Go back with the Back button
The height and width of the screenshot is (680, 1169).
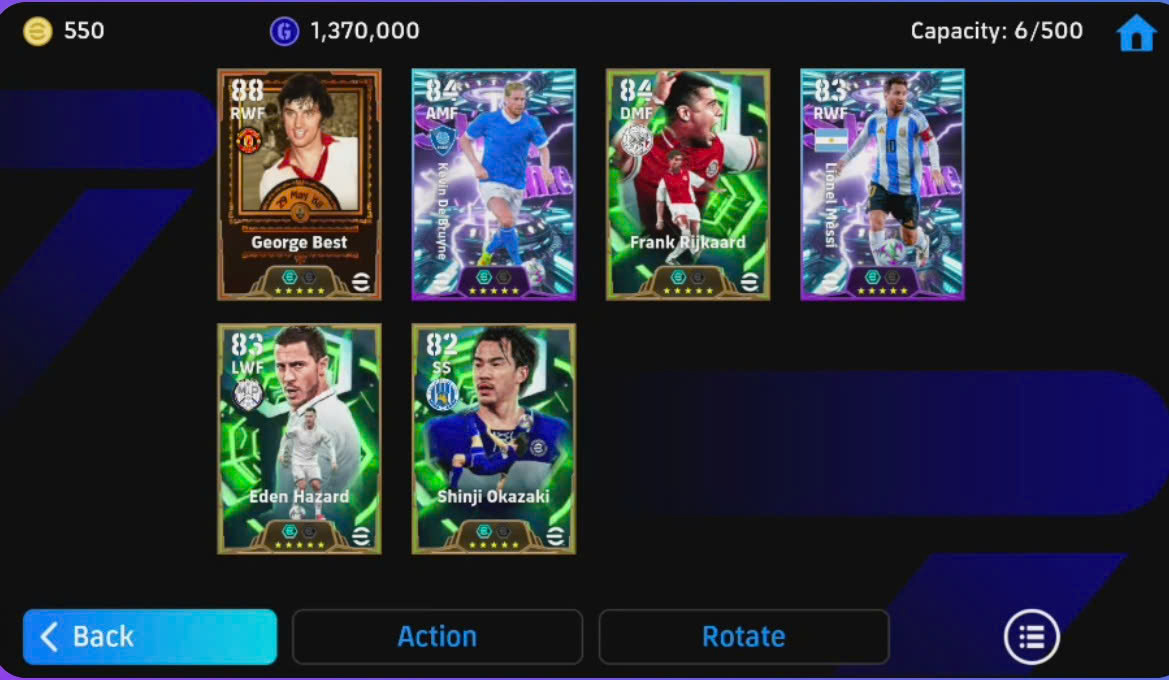pyautogui.click(x=150, y=637)
